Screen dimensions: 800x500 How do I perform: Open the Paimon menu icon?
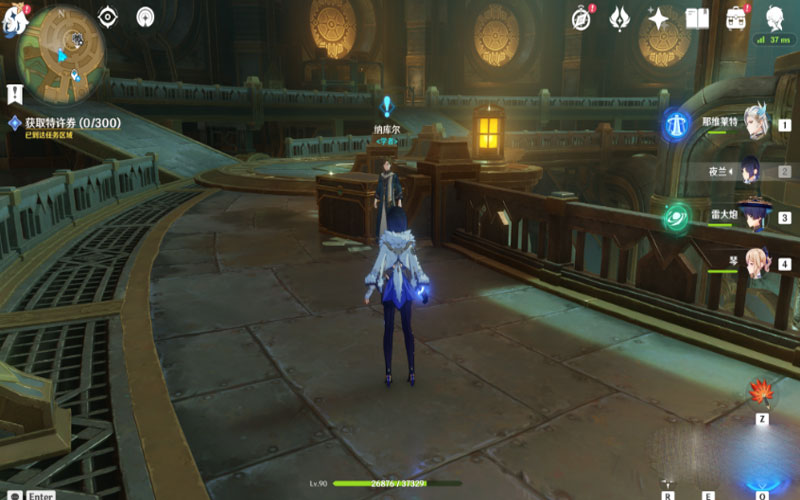[10, 22]
